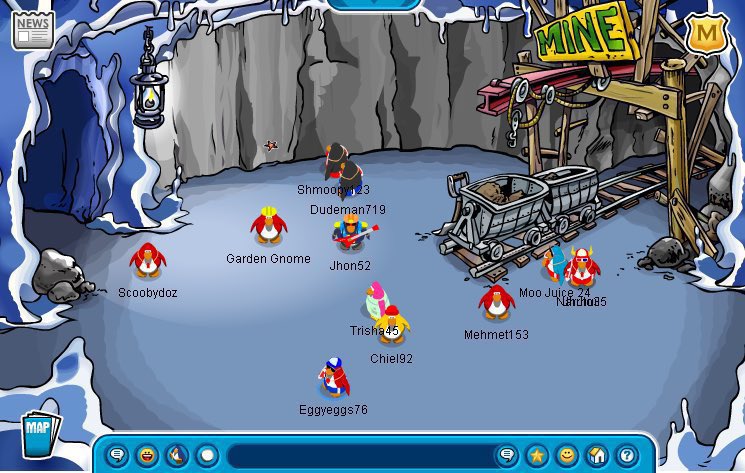This screenshot has width=745, height=473.
Task: Open the MAP
Action: (40, 432)
